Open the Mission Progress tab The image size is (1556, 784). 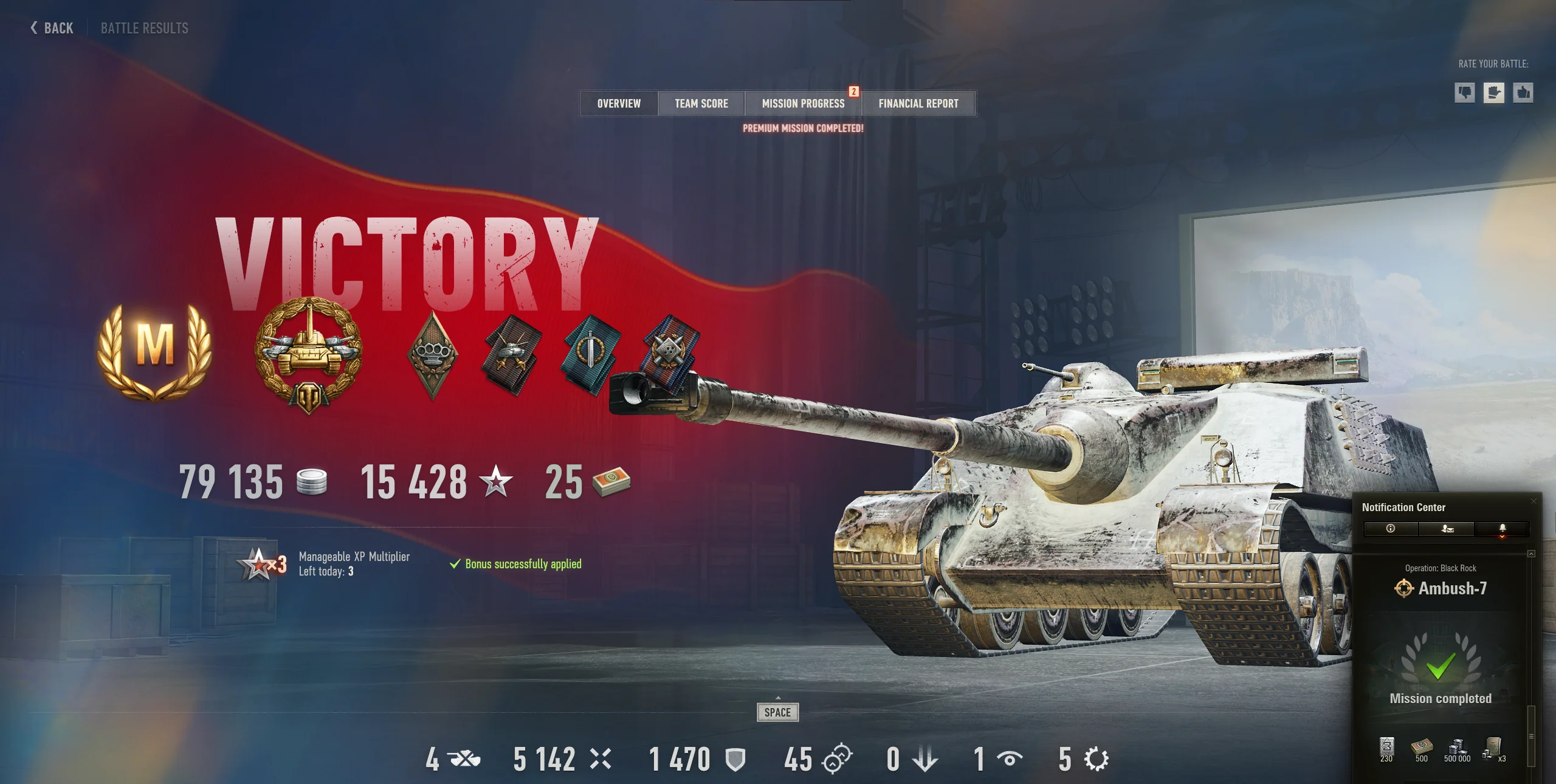[804, 103]
